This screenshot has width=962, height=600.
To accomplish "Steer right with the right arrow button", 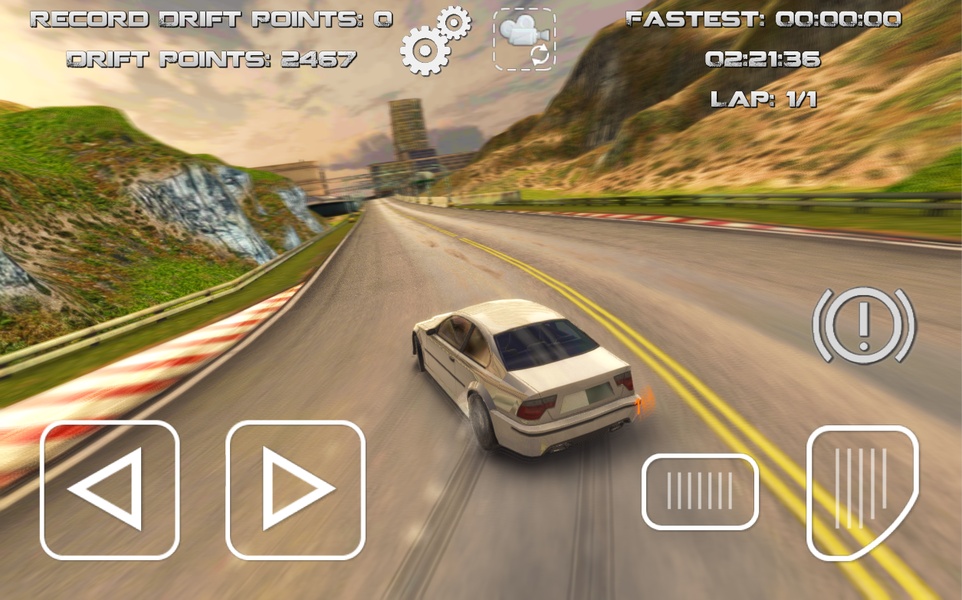I will coord(295,489).
